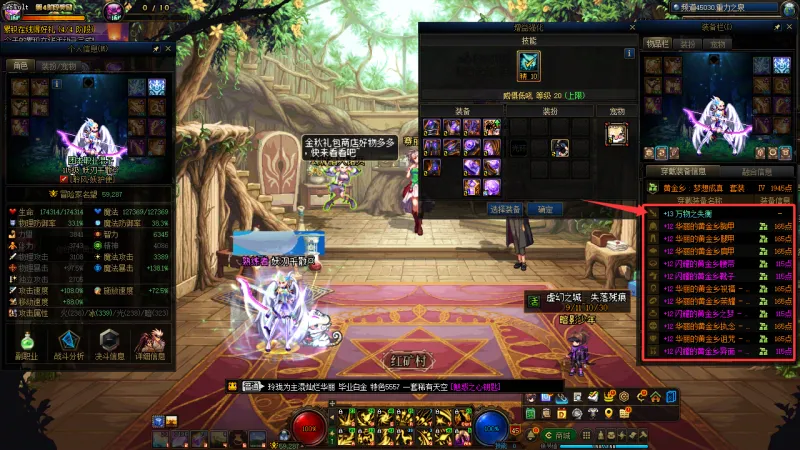Click the blue info icon in enhancement window
This screenshot has width=800, height=450.
(x=629, y=53)
